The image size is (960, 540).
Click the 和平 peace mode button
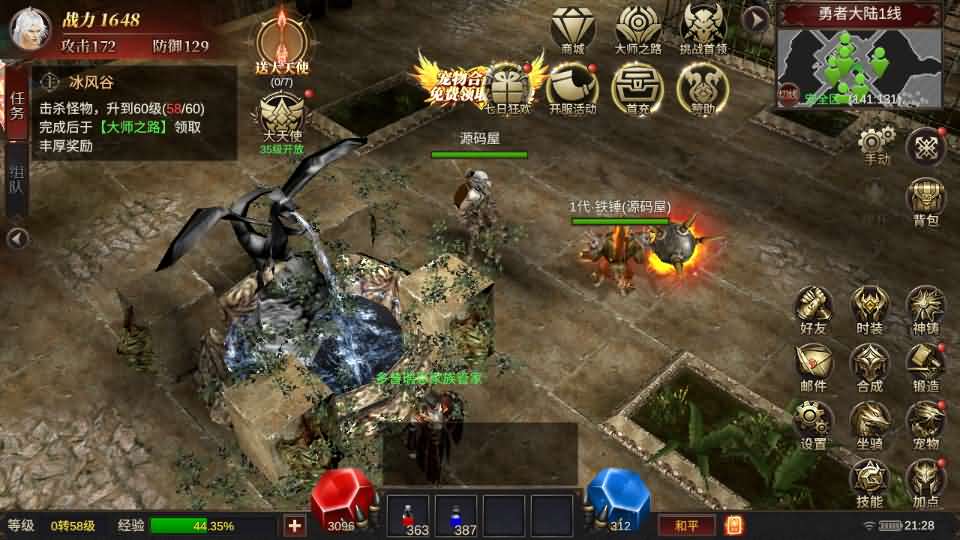[x=684, y=525]
